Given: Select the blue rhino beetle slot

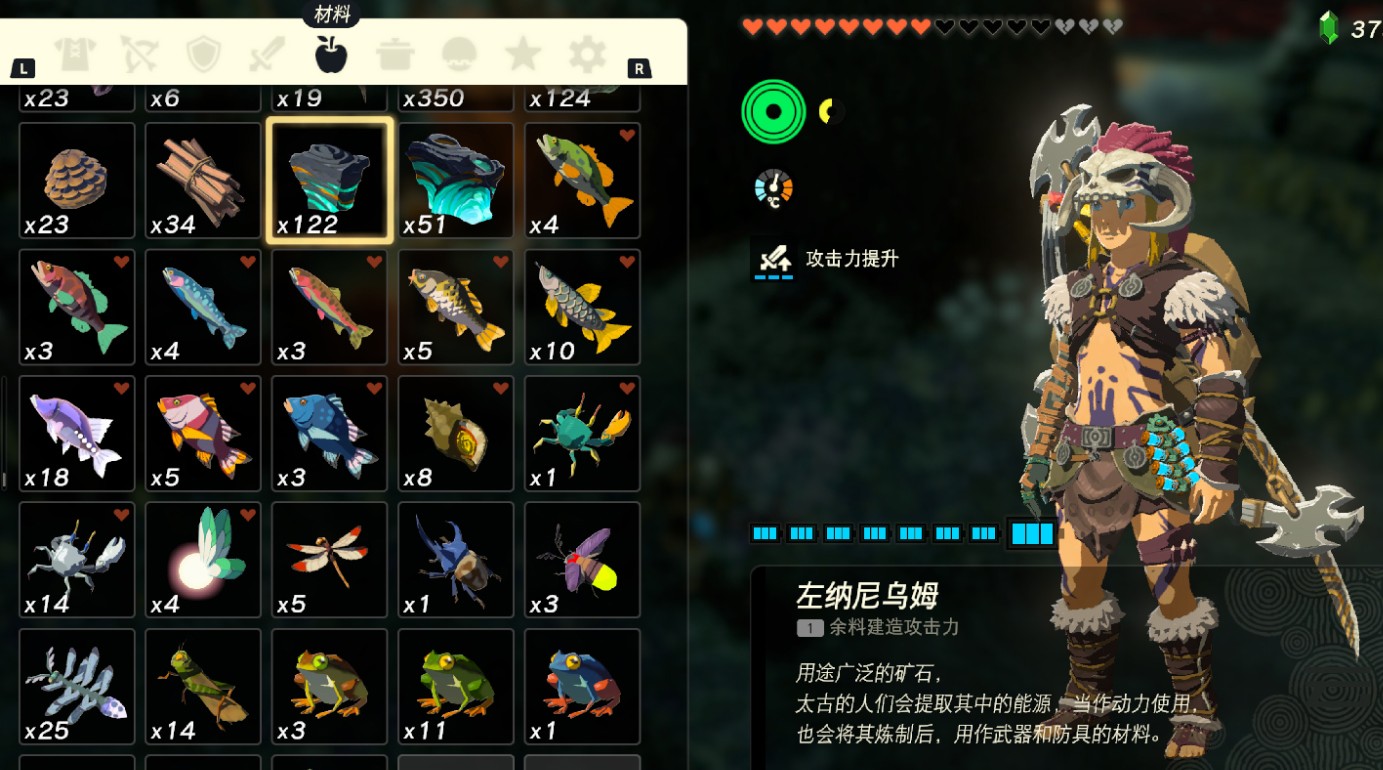Looking at the screenshot, I should (456, 560).
